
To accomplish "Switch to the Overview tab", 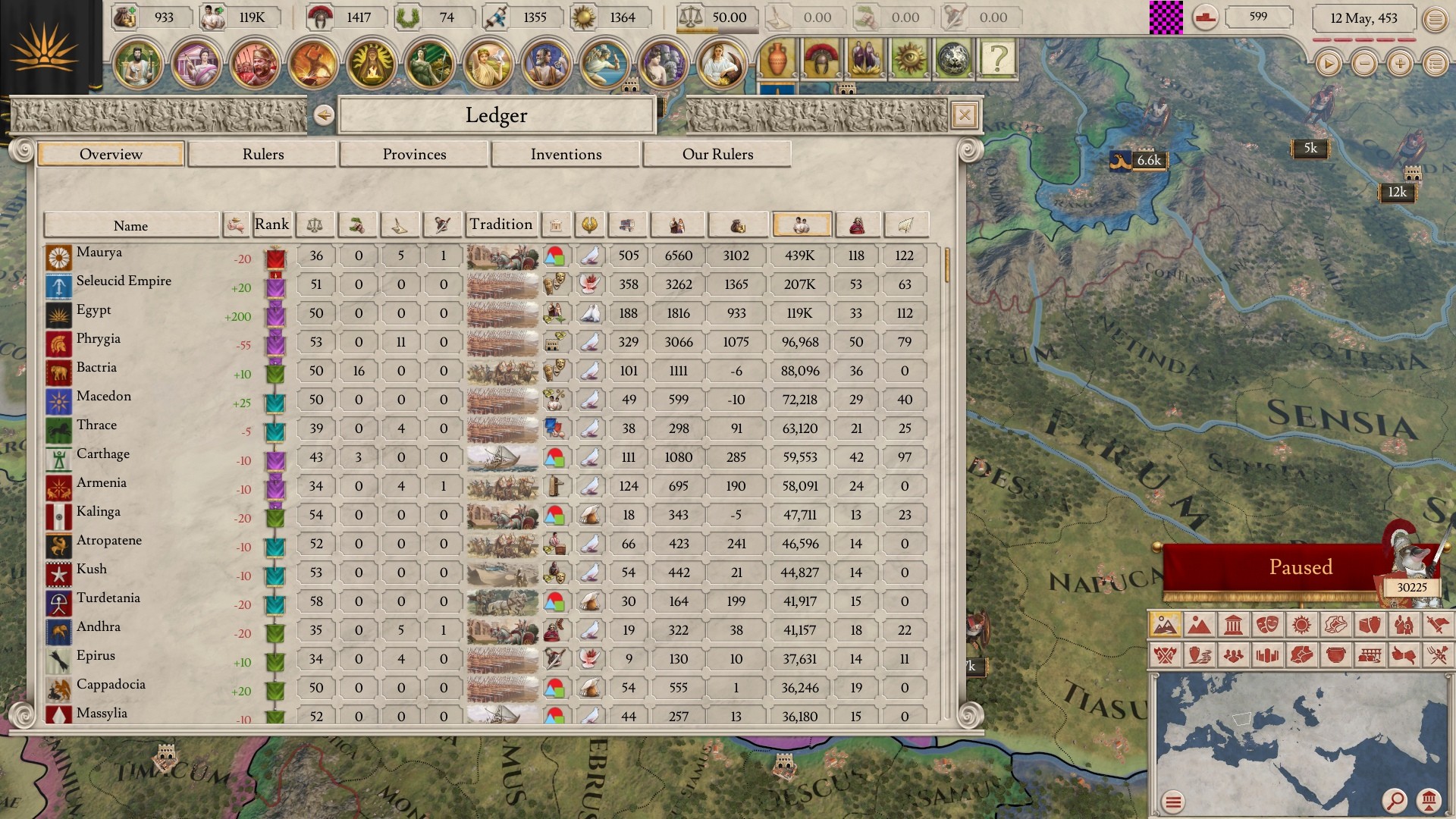I will pos(111,154).
